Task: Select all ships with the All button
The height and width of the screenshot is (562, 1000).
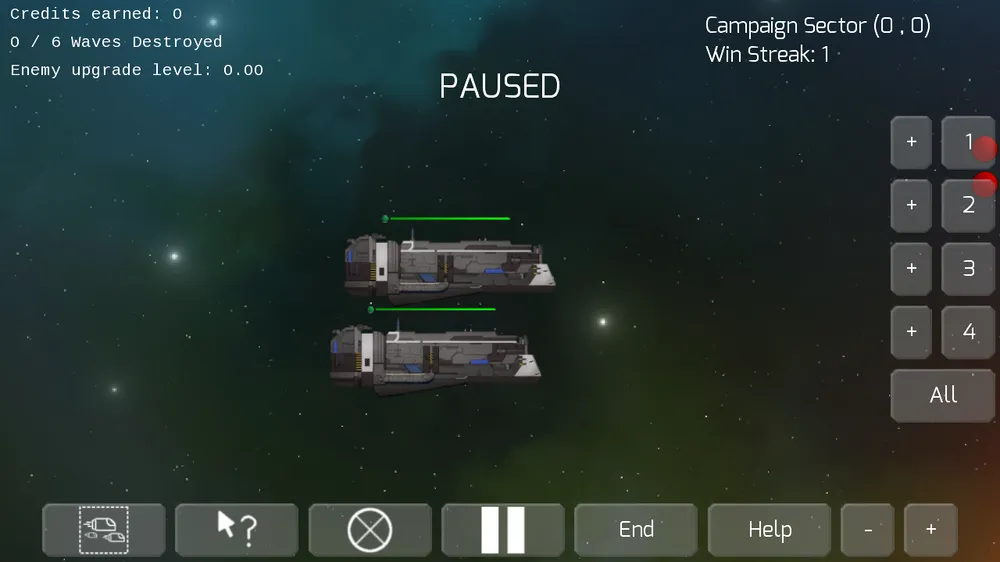Action: coord(943,395)
